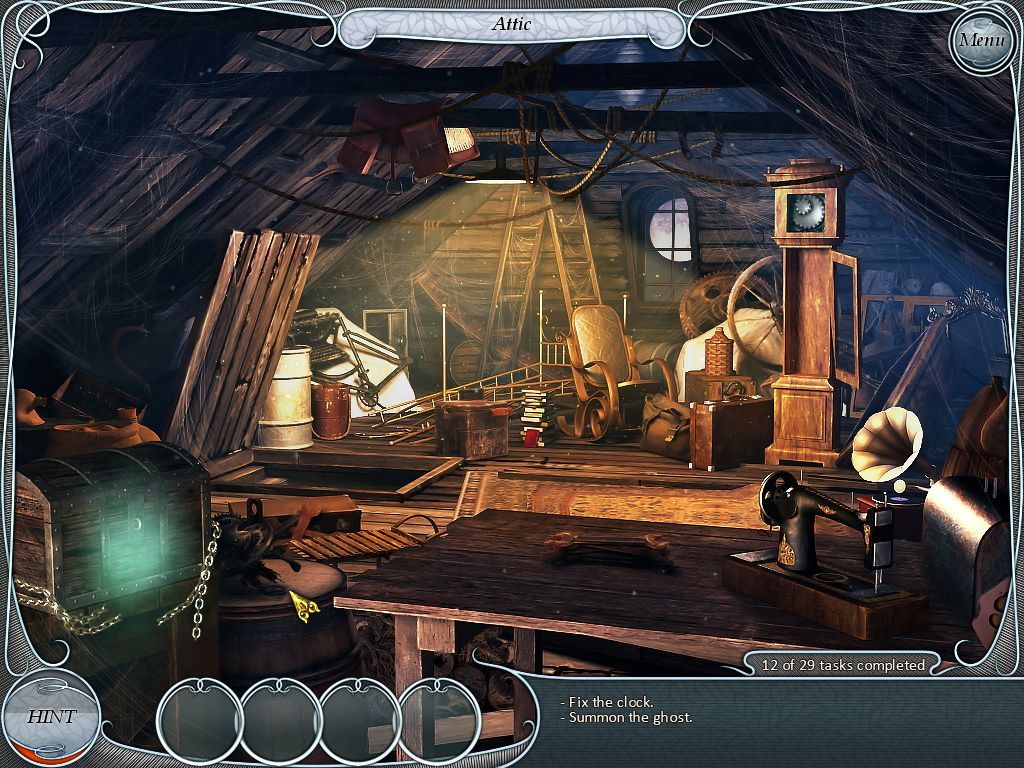Use the HINT orb
The height and width of the screenshot is (768, 1024).
[50, 716]
